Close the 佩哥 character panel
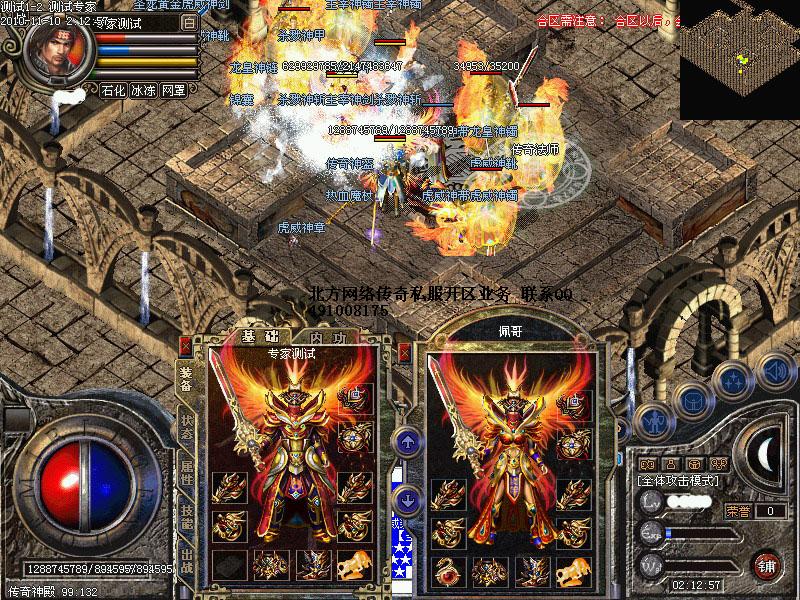The width and height of the screenshot is (800, 600). (x=404, y=351)
